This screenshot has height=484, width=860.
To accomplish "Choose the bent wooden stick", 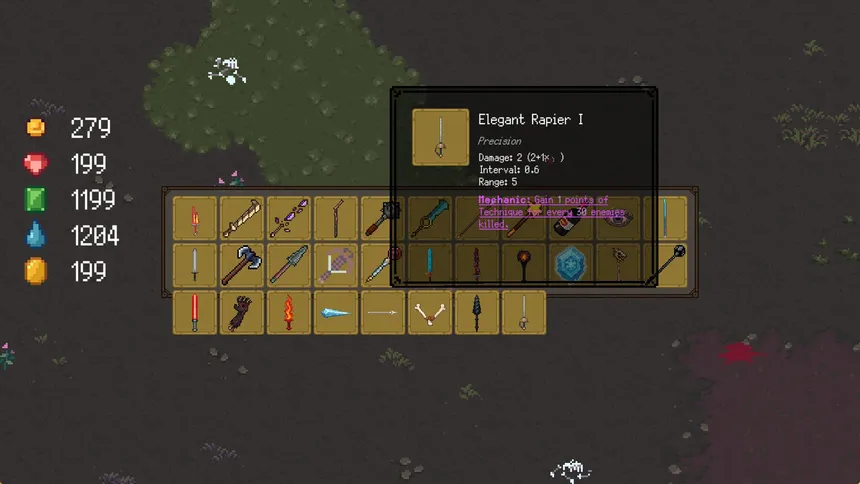I will coord(335,217).
